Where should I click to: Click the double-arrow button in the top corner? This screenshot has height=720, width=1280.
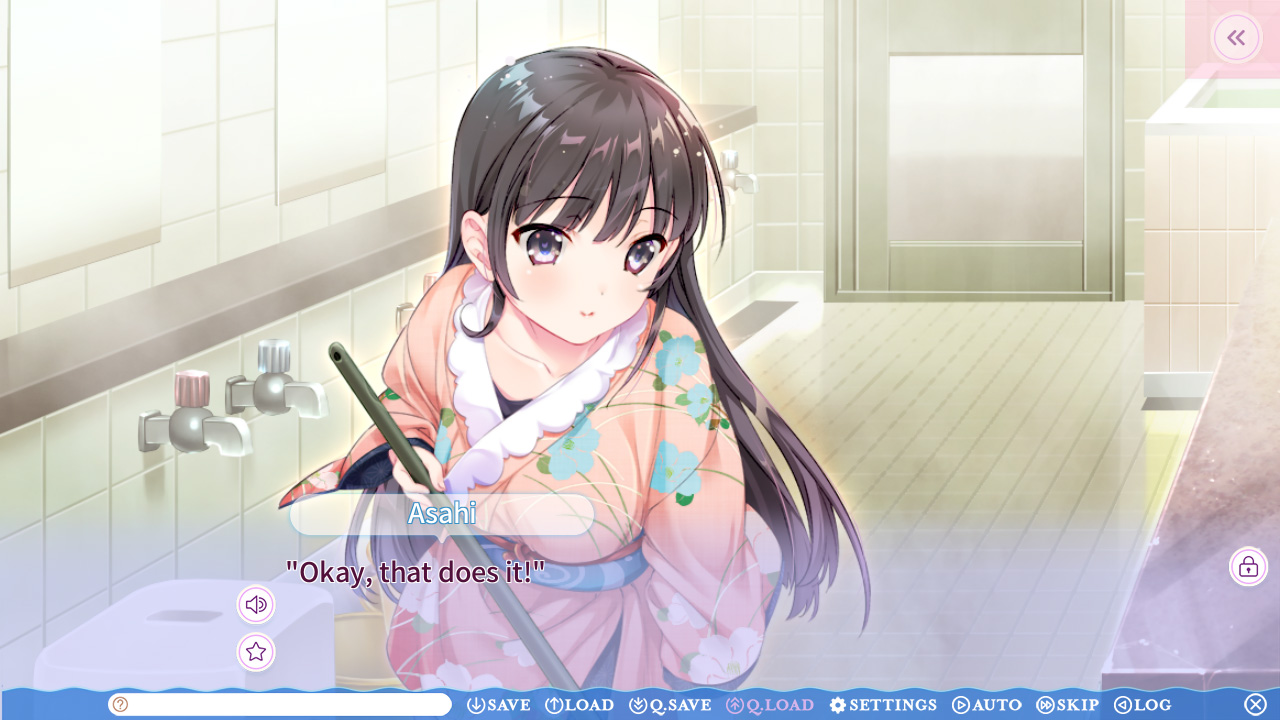(1237, 38)
